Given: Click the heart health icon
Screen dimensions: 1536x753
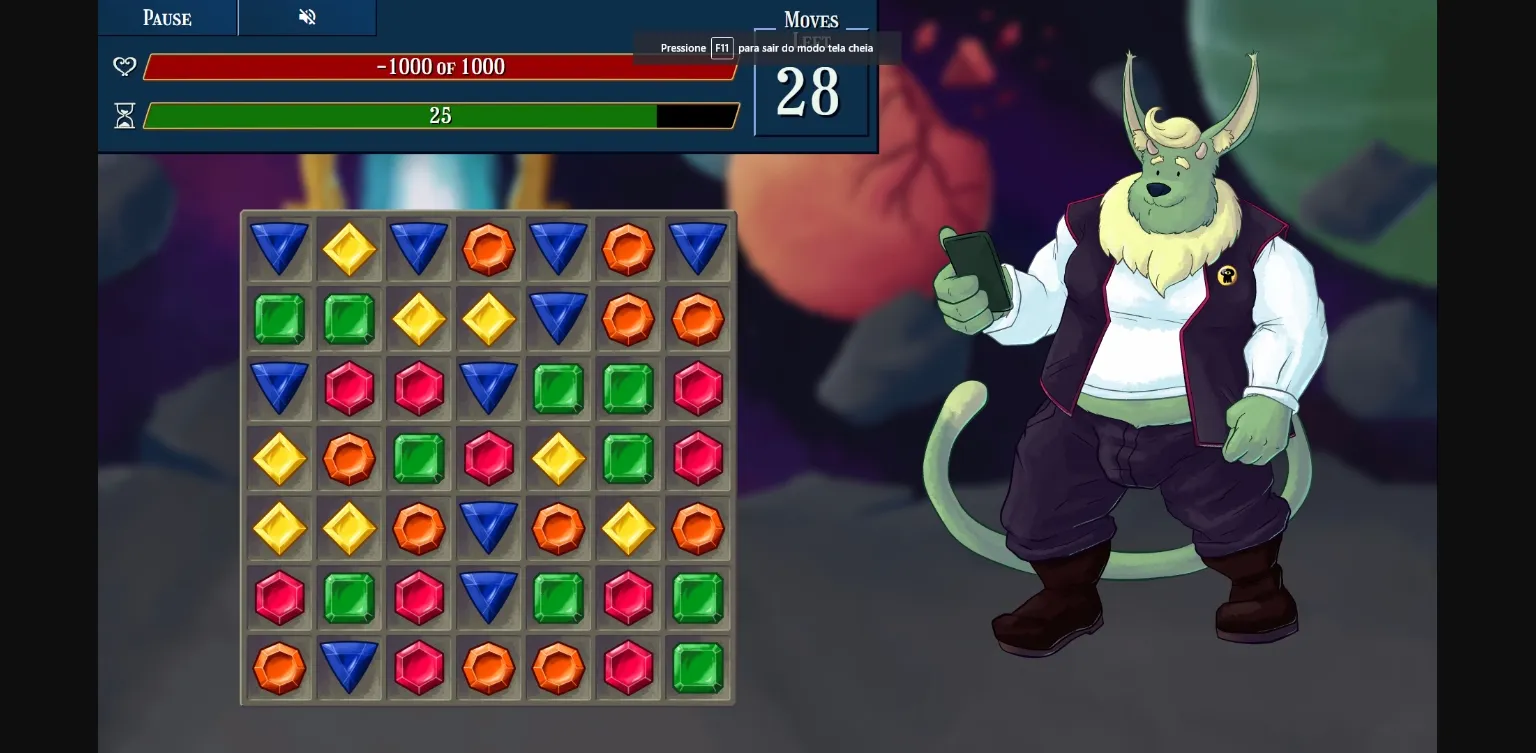Looking at the screenshot, I should click(x=123, y=66).
